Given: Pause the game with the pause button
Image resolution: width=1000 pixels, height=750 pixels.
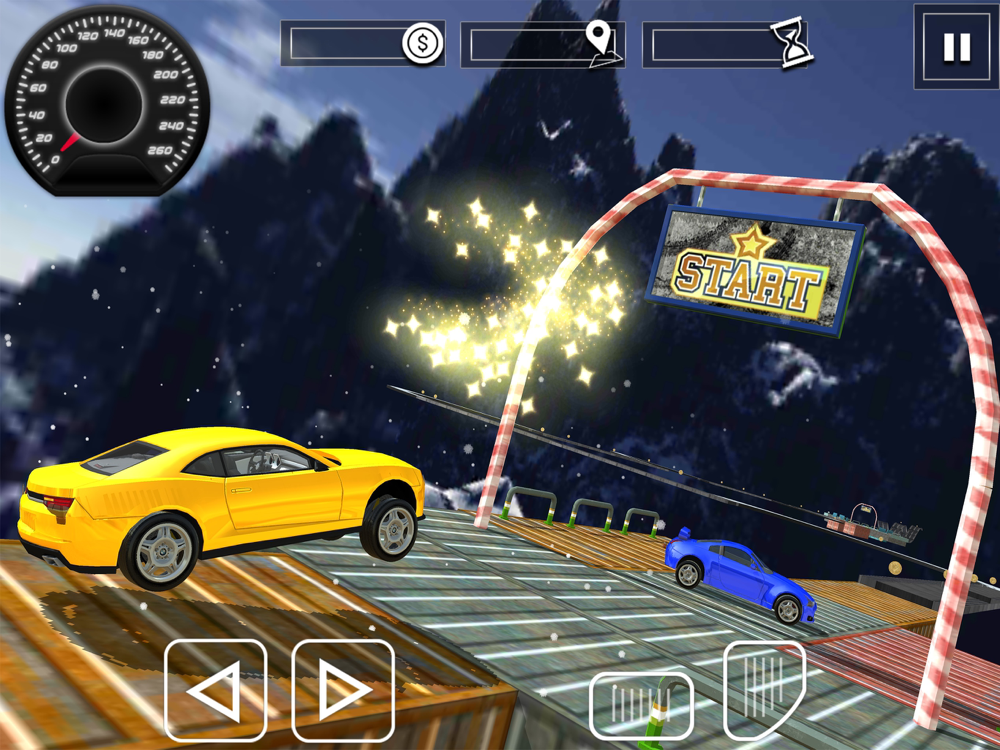Looking at the screenshot, I should point(956,46).
